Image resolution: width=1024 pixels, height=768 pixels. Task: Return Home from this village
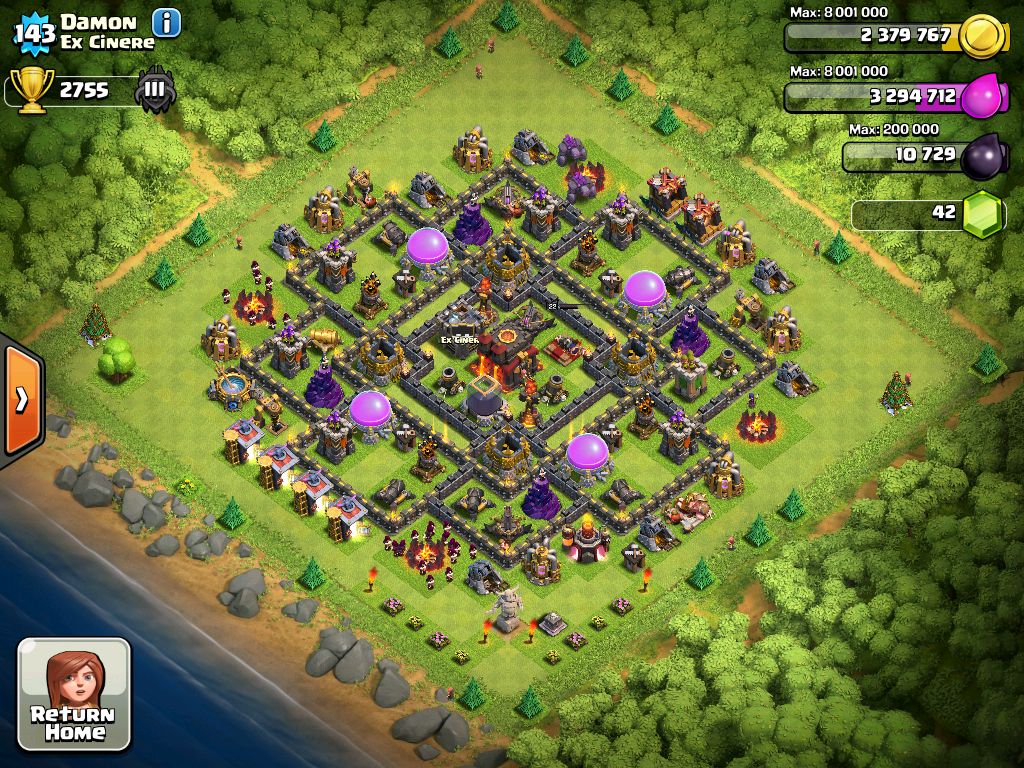click(x=74, y=693)
